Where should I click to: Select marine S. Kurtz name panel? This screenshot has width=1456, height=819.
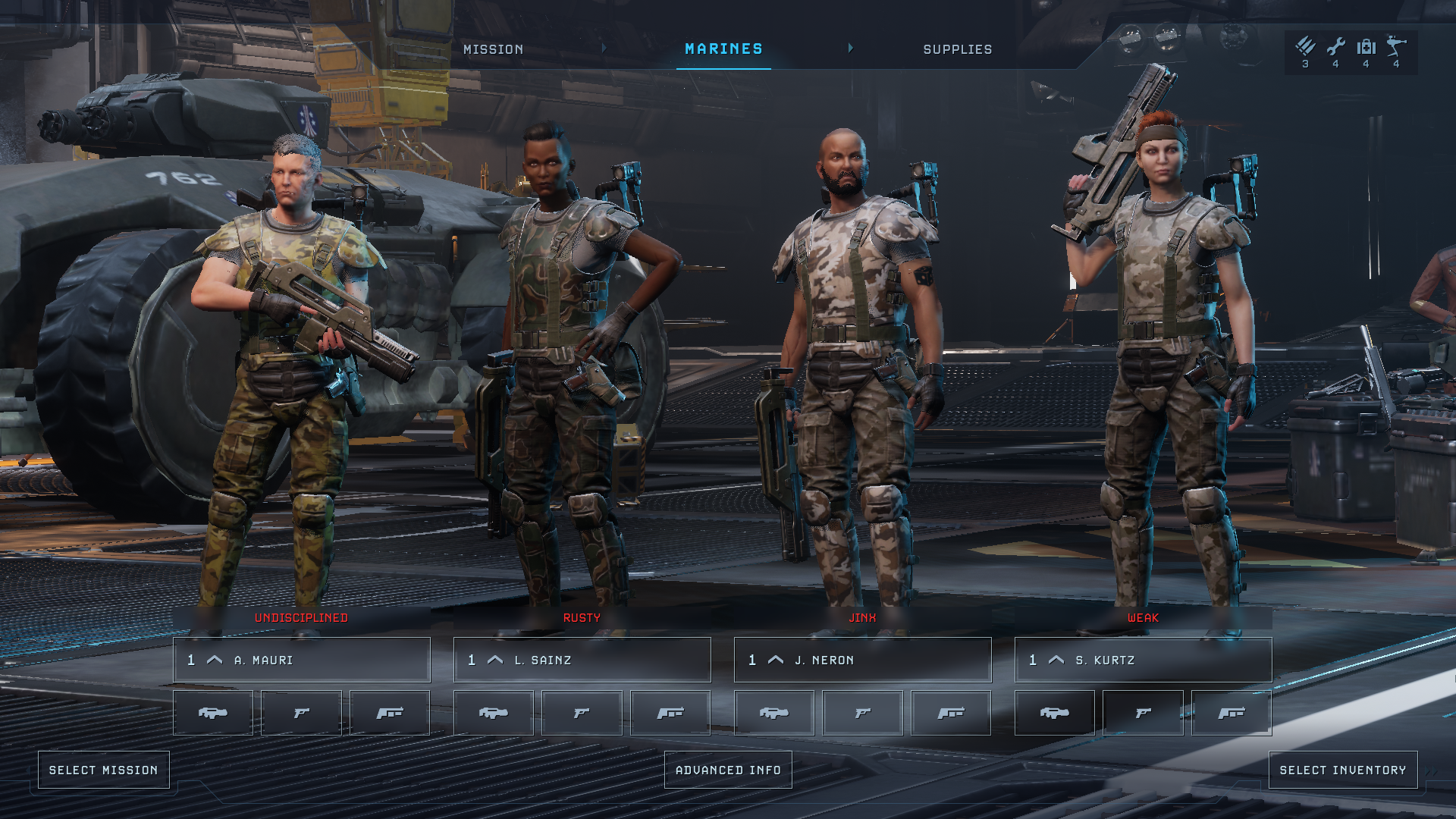tap(1143, 660)
